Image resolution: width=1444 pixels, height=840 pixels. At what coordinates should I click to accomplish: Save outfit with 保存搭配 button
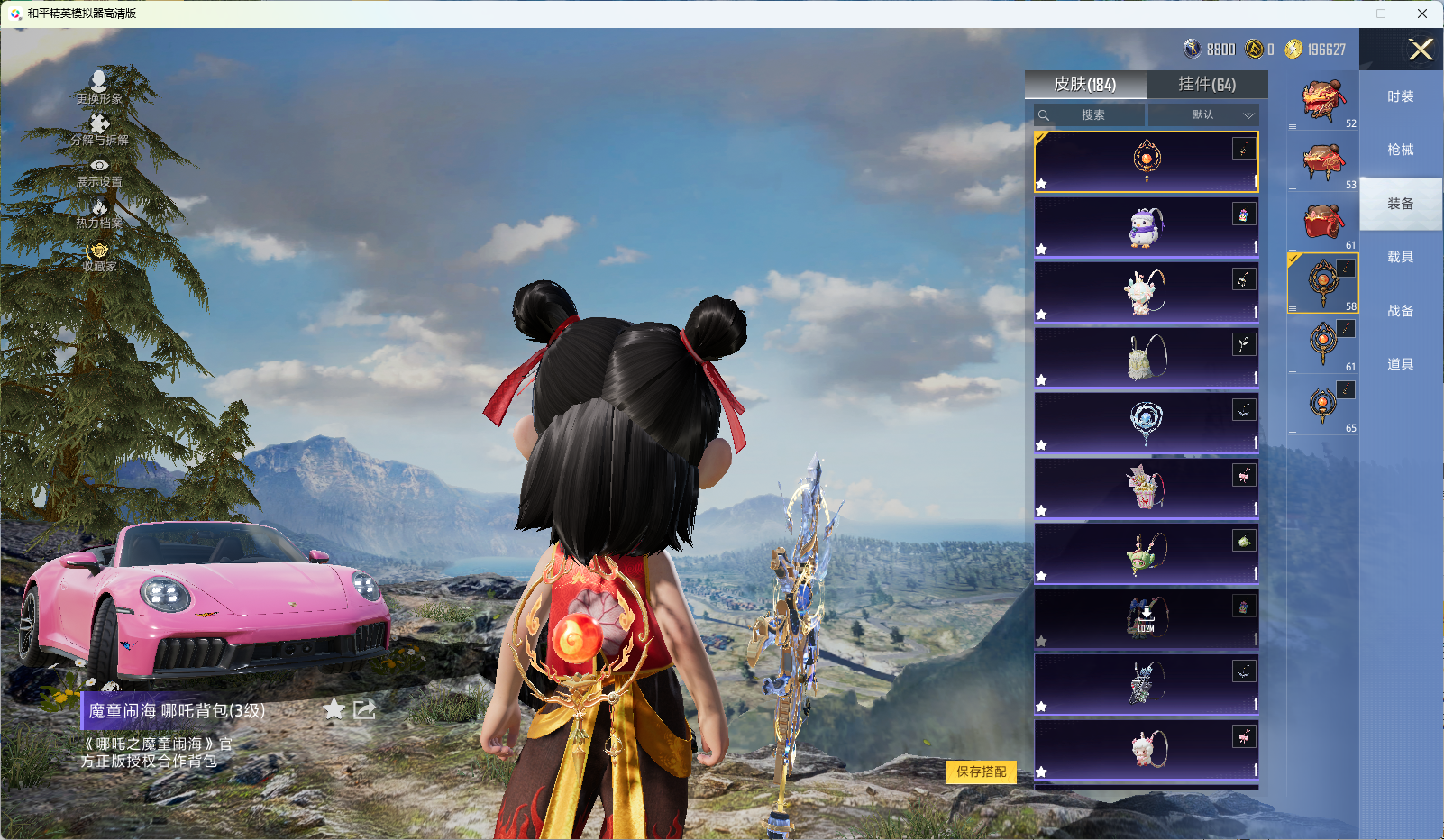981,772
